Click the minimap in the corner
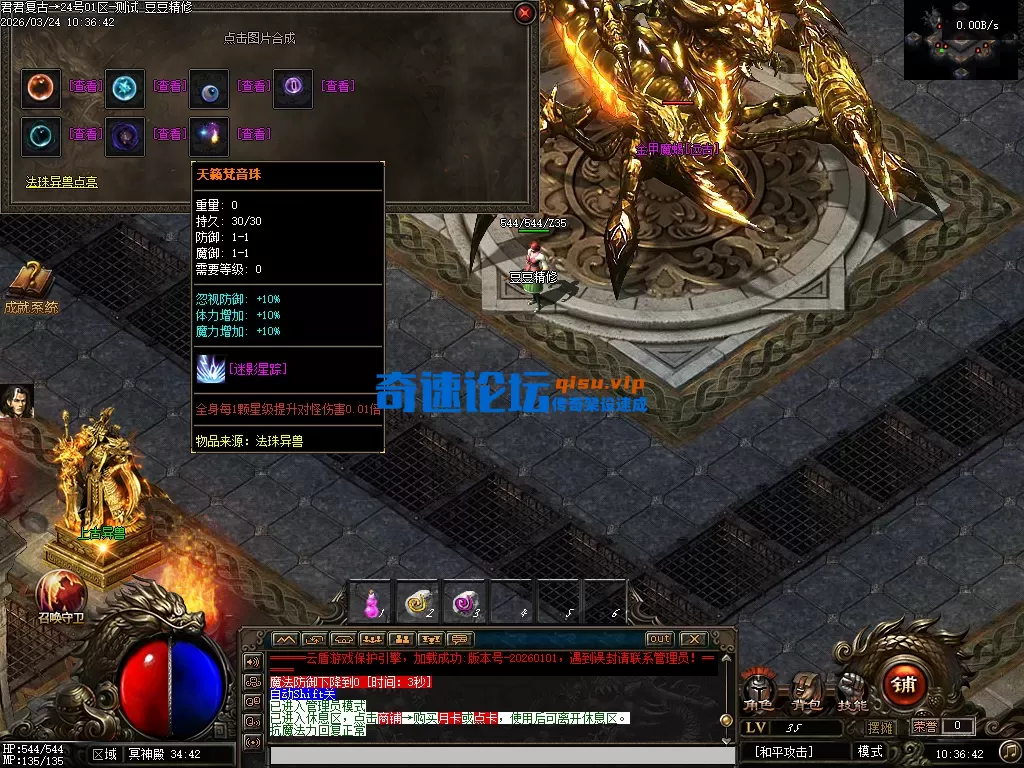The height and width of the screenshot is (768, 1024). tap(963, 40)
